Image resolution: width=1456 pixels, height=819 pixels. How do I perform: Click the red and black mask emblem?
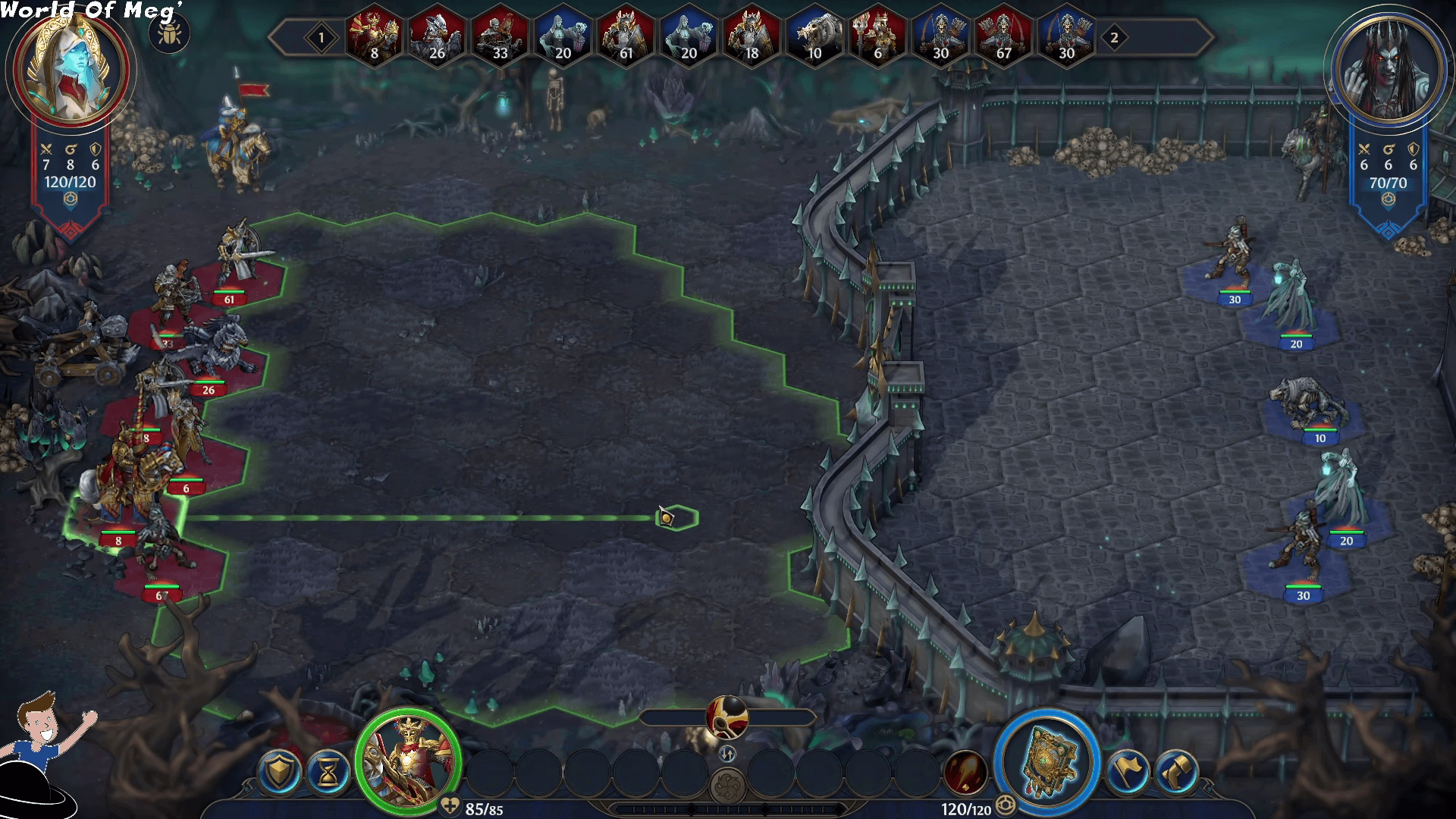click(x=727, y=717)
